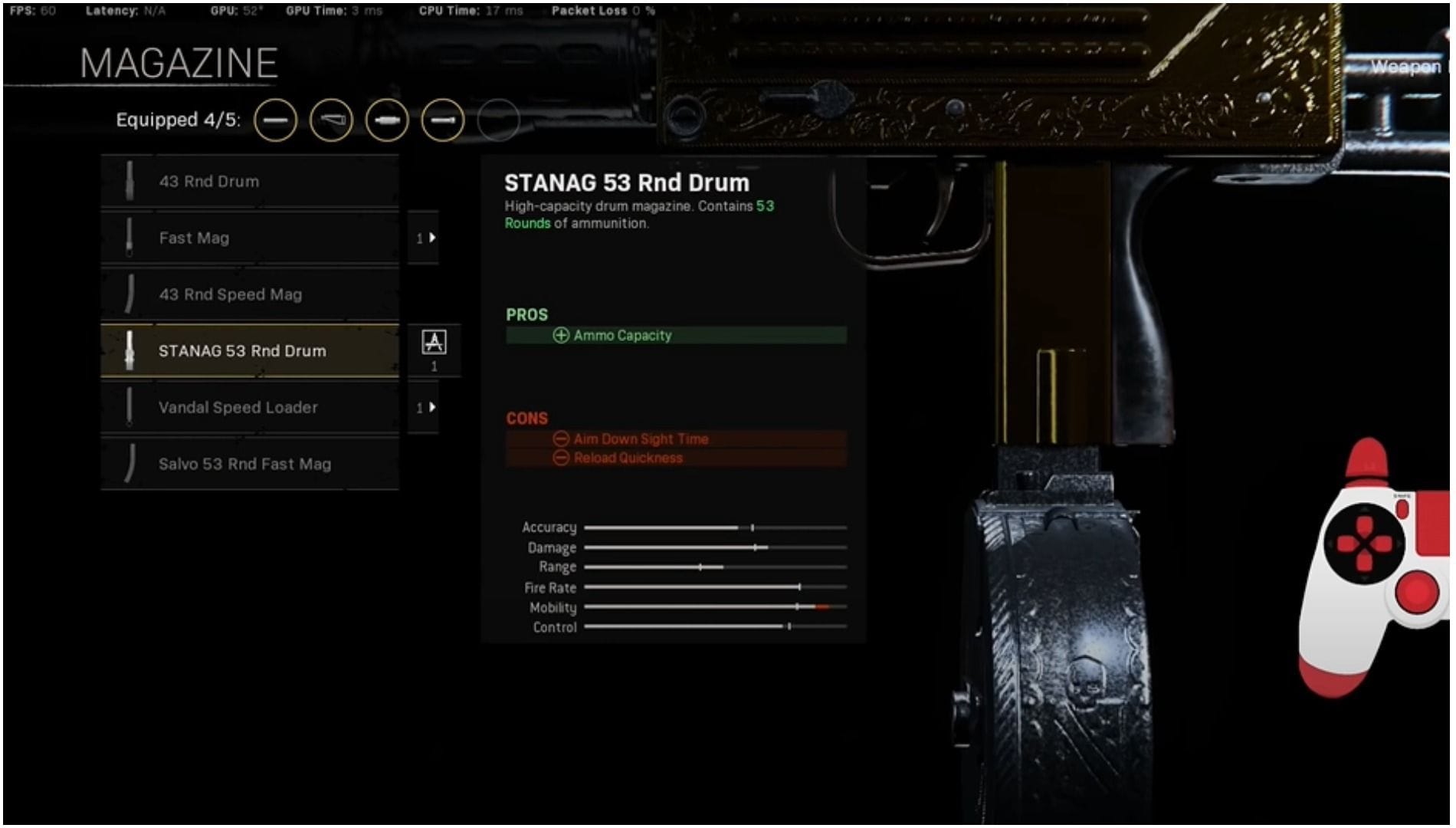Click the fourth equipped attachment icon
This screenshot has height=828, width=1456.
442,120
